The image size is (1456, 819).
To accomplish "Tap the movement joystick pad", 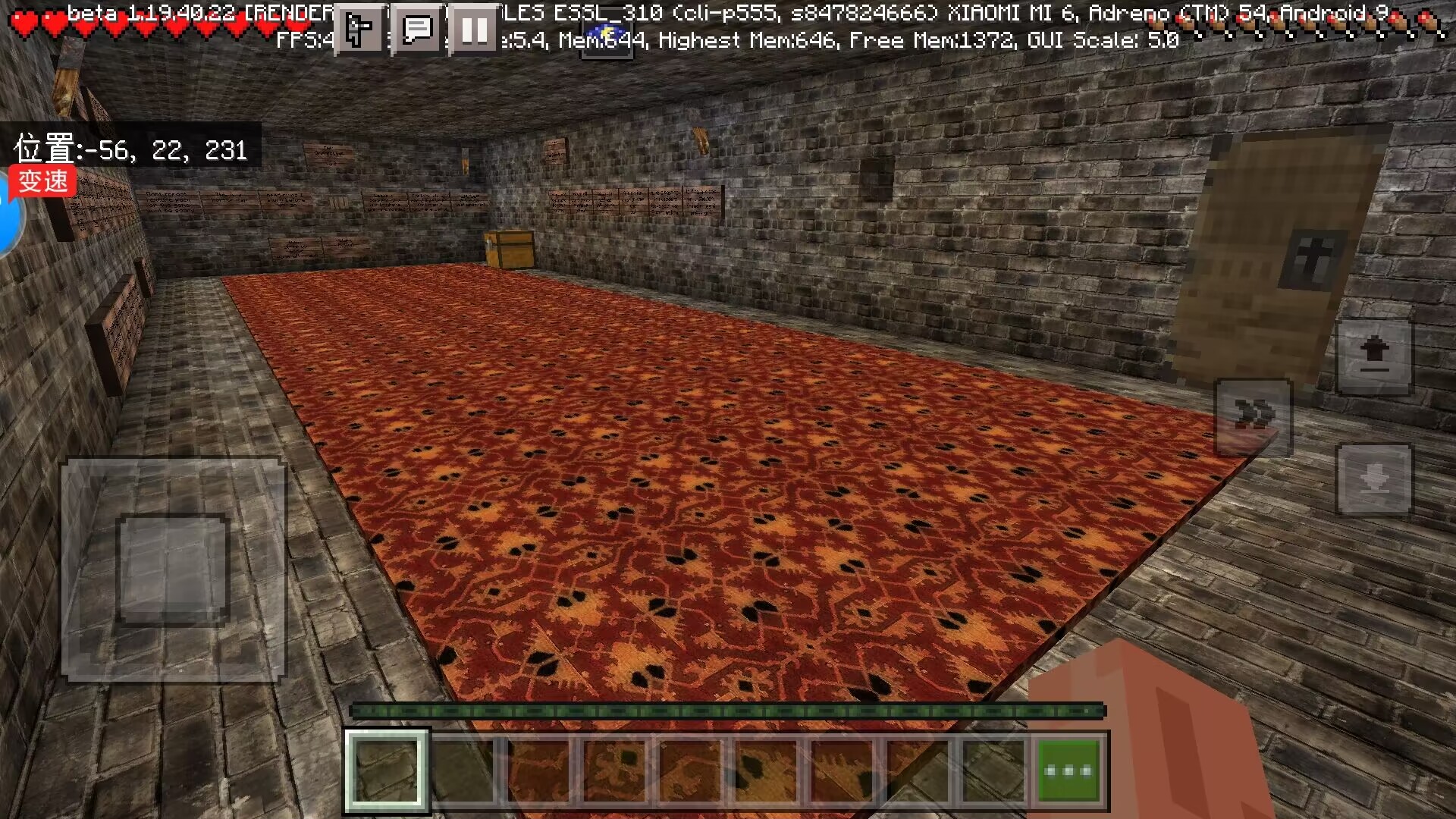I will pos(174,570).
